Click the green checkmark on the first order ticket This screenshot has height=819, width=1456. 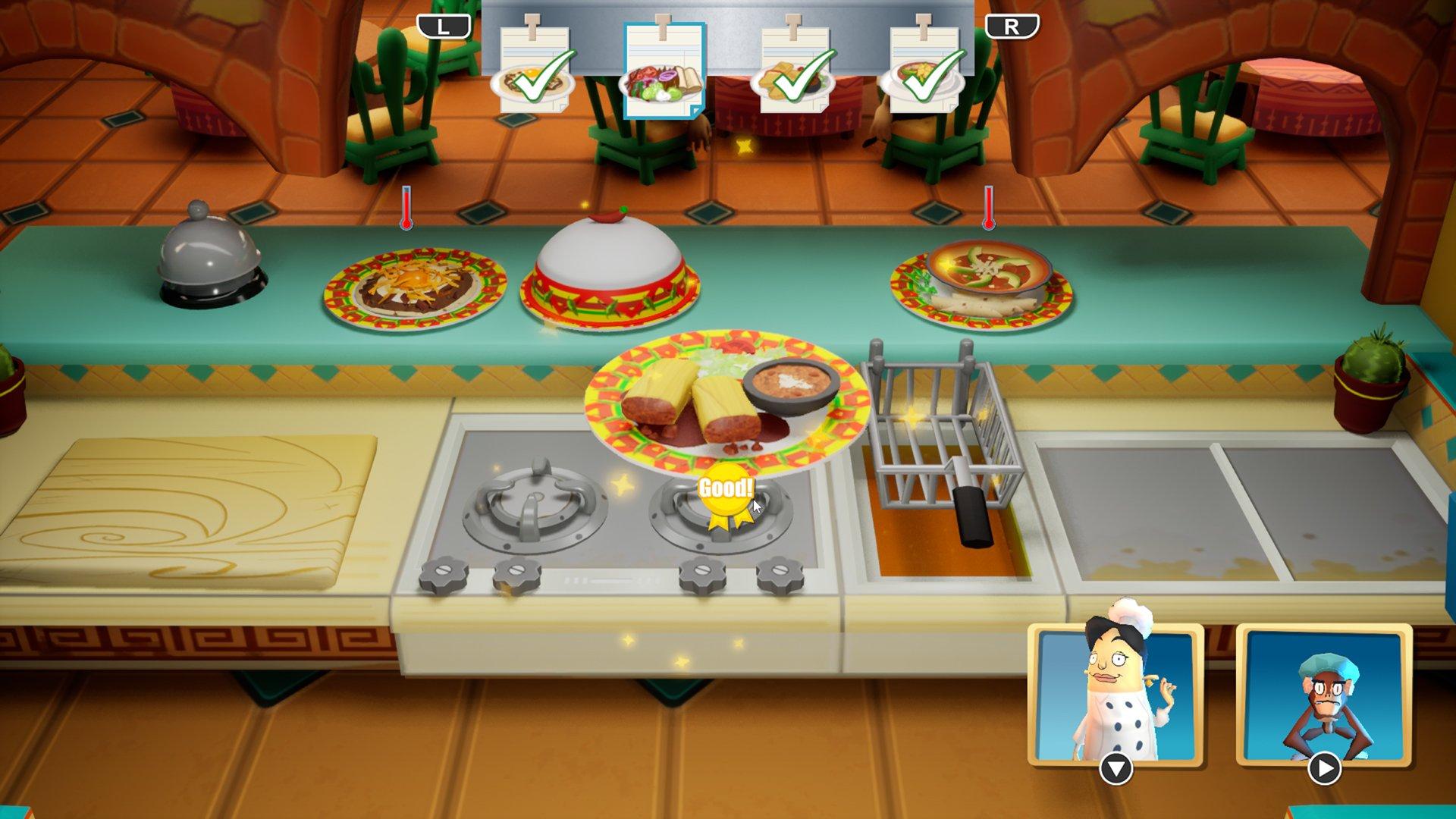(x=538, y=76)
